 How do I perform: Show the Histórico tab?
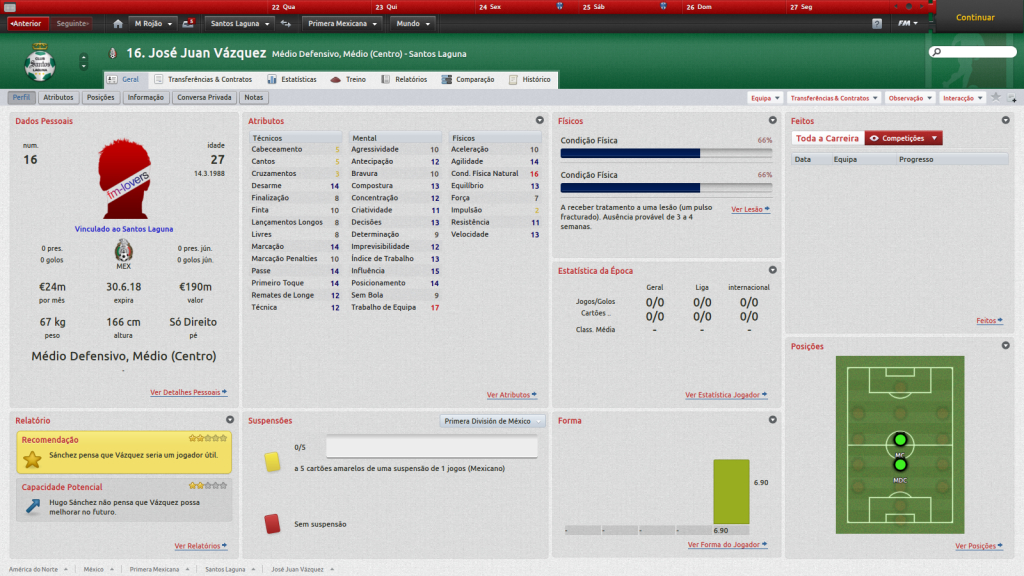[530, 79]
